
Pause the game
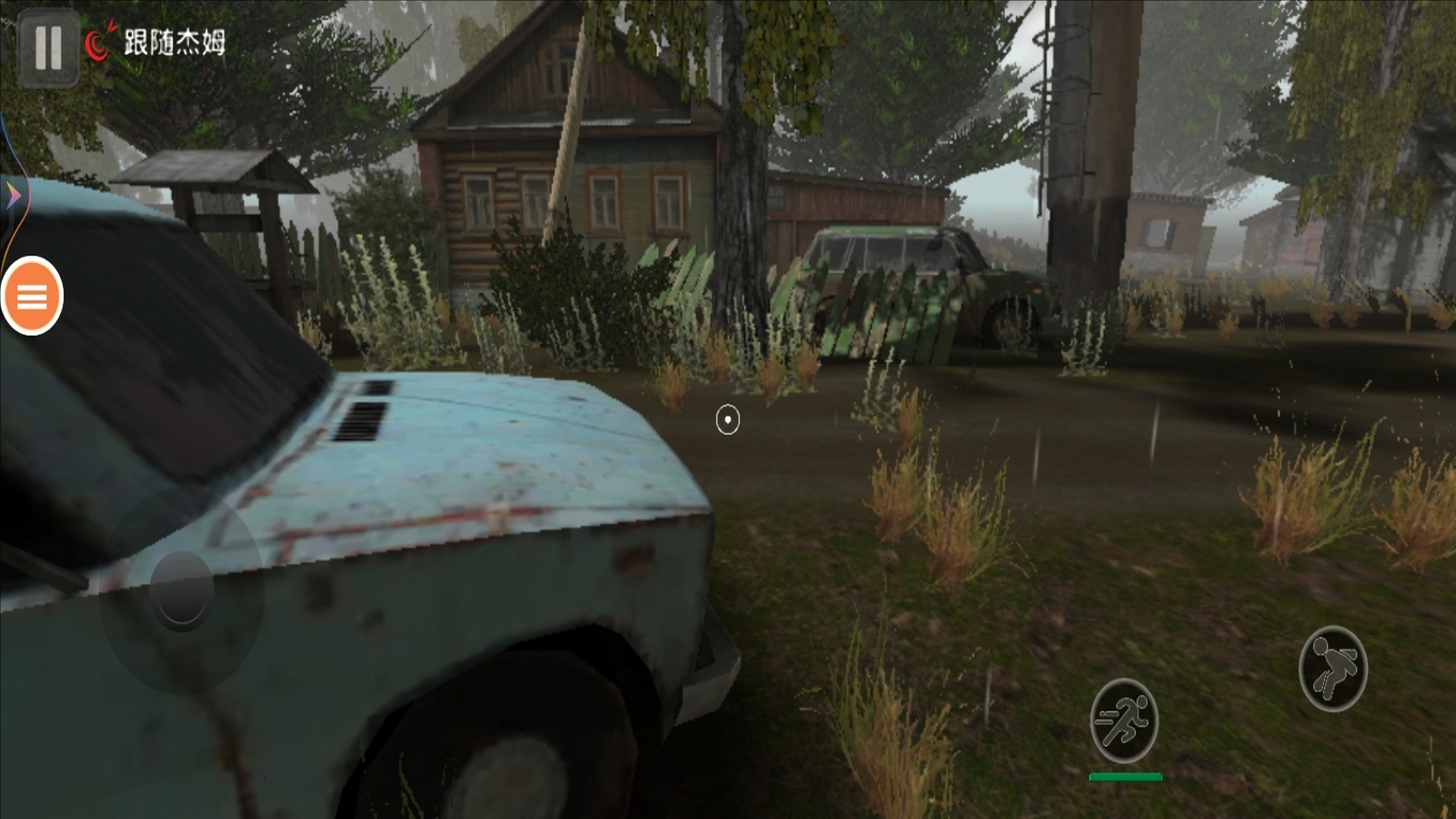point(48,47)
